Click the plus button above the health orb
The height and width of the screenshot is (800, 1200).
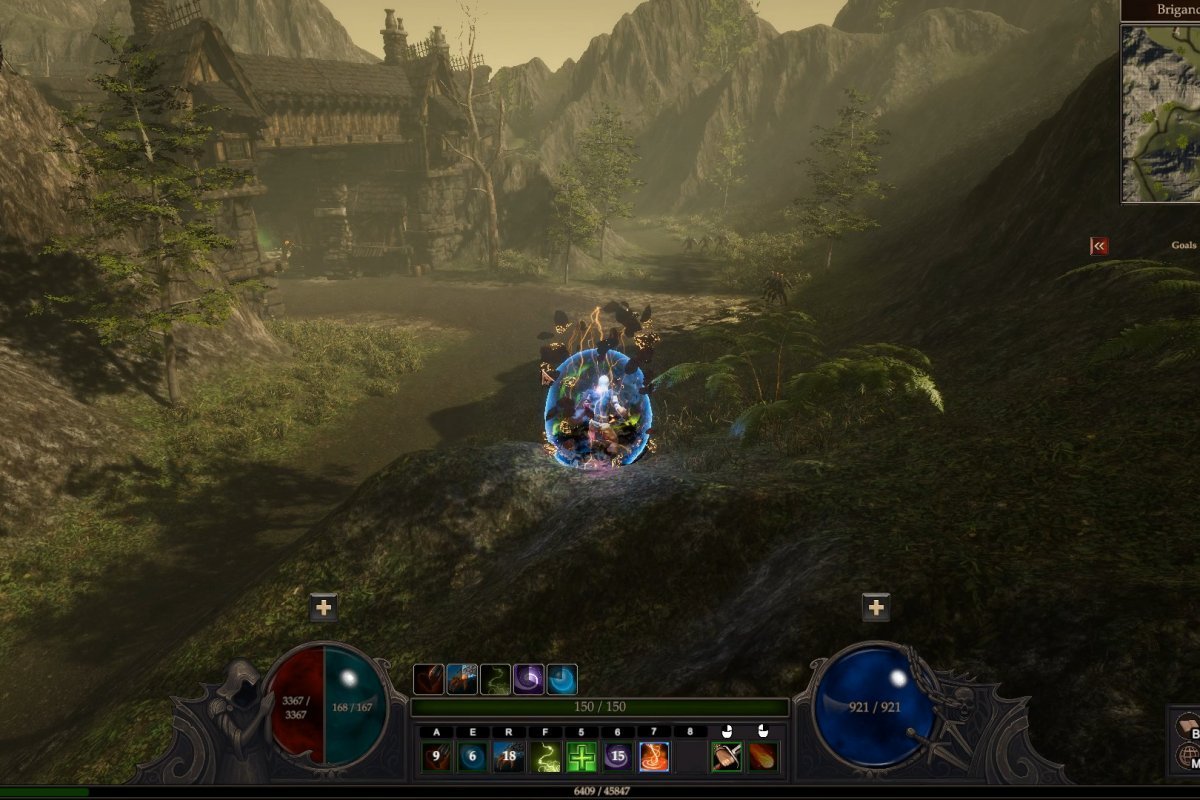[x=323, y=607]
